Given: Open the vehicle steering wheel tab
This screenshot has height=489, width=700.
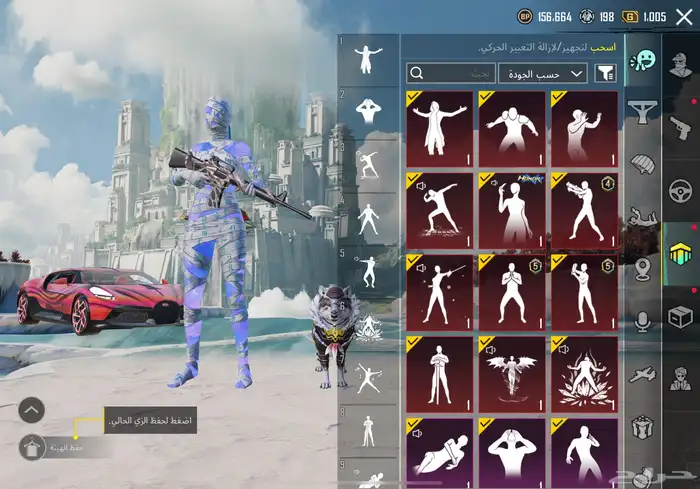Looking at the screenshot, I should pos(681,190).
